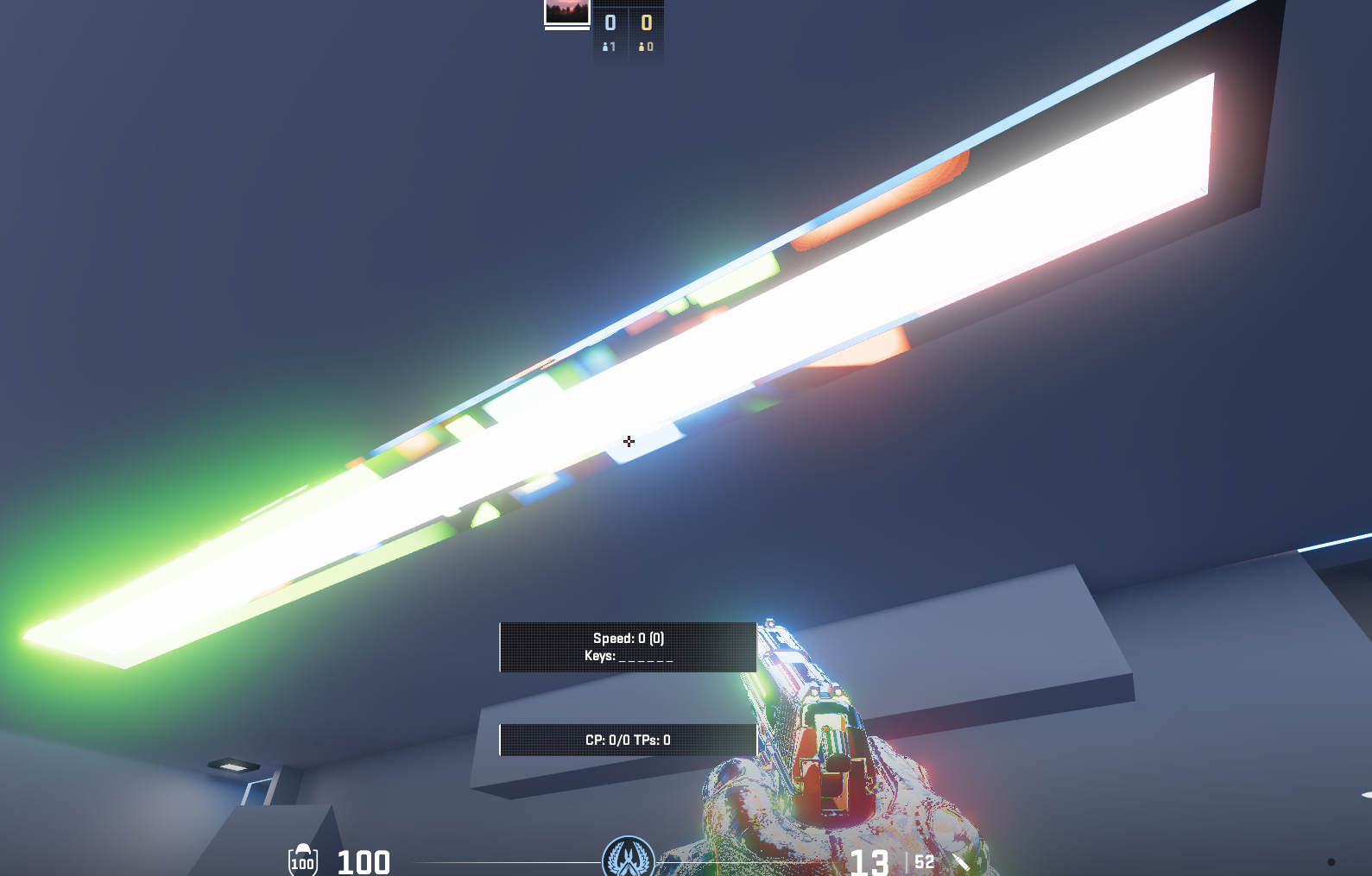Click the ammo count 13
1372x876 pixels.
pos(869,861)
